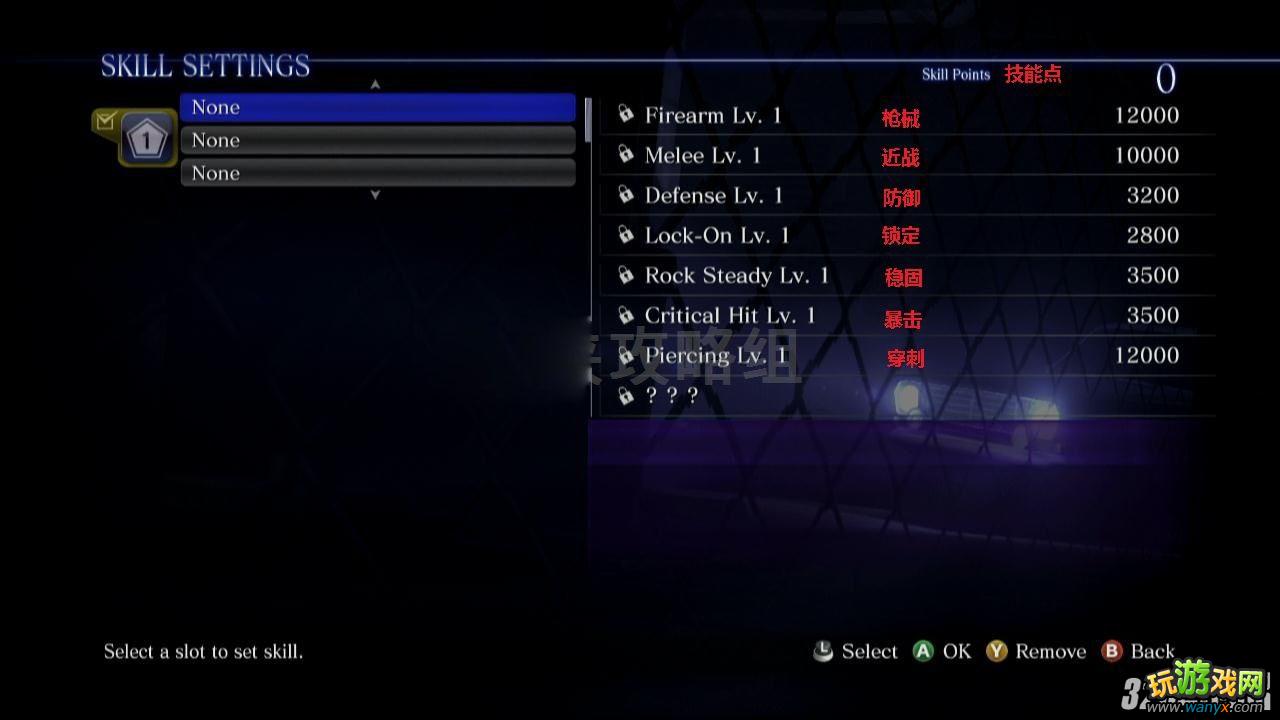Click the up arrow above the skill slots
The width and height of the screenshot is (1280, 720).
[375, 84]
